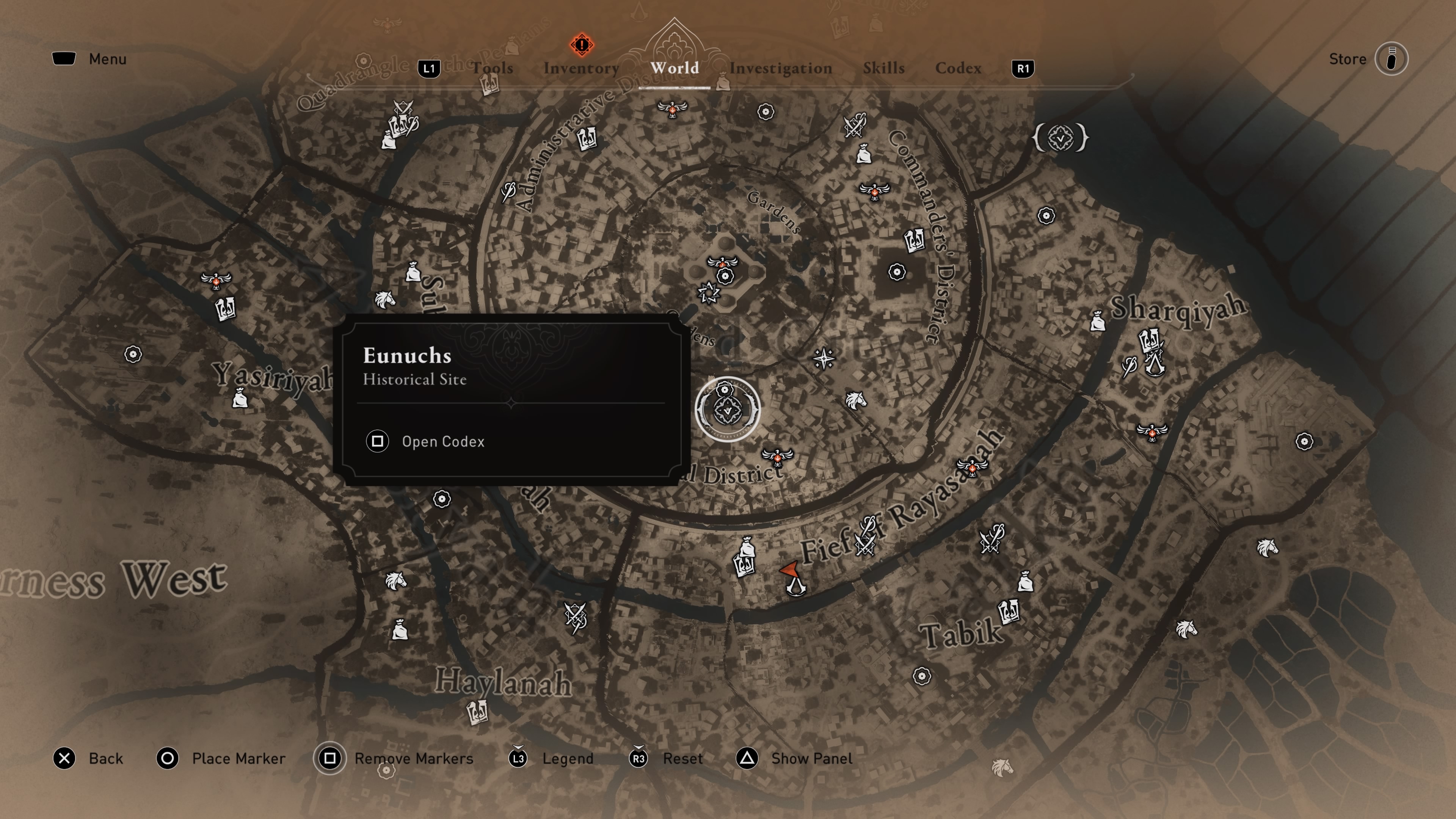This screenshot has height=819, width=1456.
Task: Select the eagle viewpoint in Yasiriyah
Action: click(x=216, y=280)
